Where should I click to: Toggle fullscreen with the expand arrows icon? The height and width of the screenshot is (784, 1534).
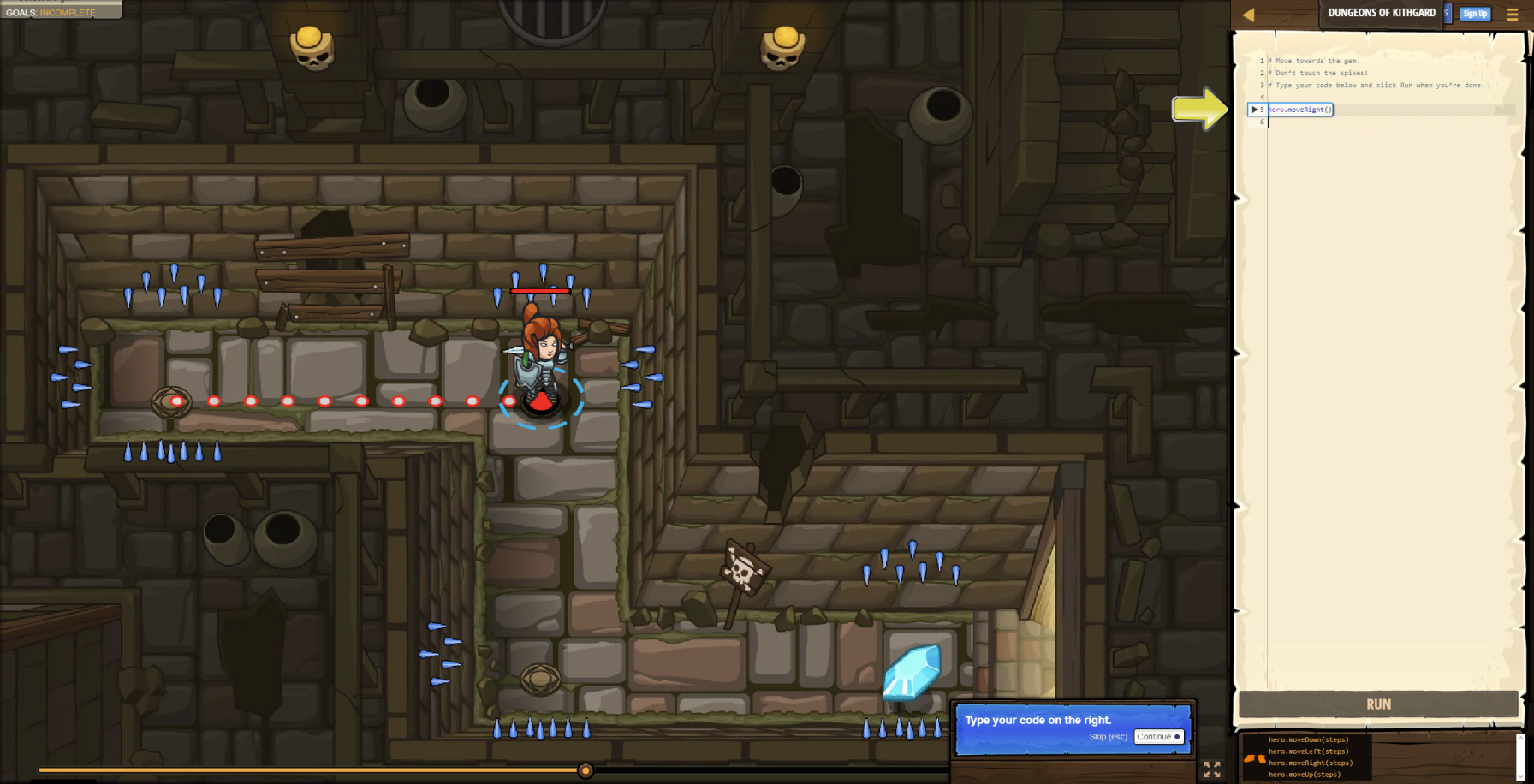pyautogui.click(x=1212, y=769)
